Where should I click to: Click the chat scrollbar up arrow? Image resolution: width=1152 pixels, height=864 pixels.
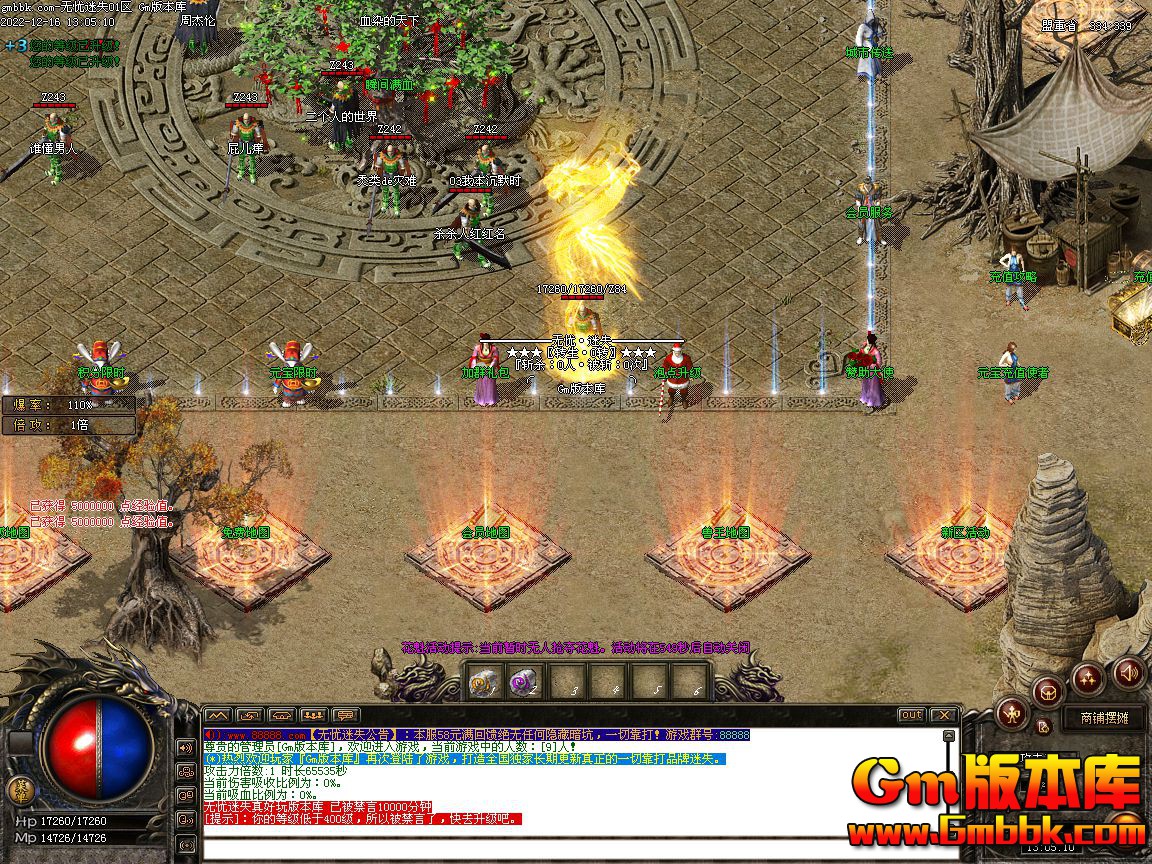[x=949, y=735]
